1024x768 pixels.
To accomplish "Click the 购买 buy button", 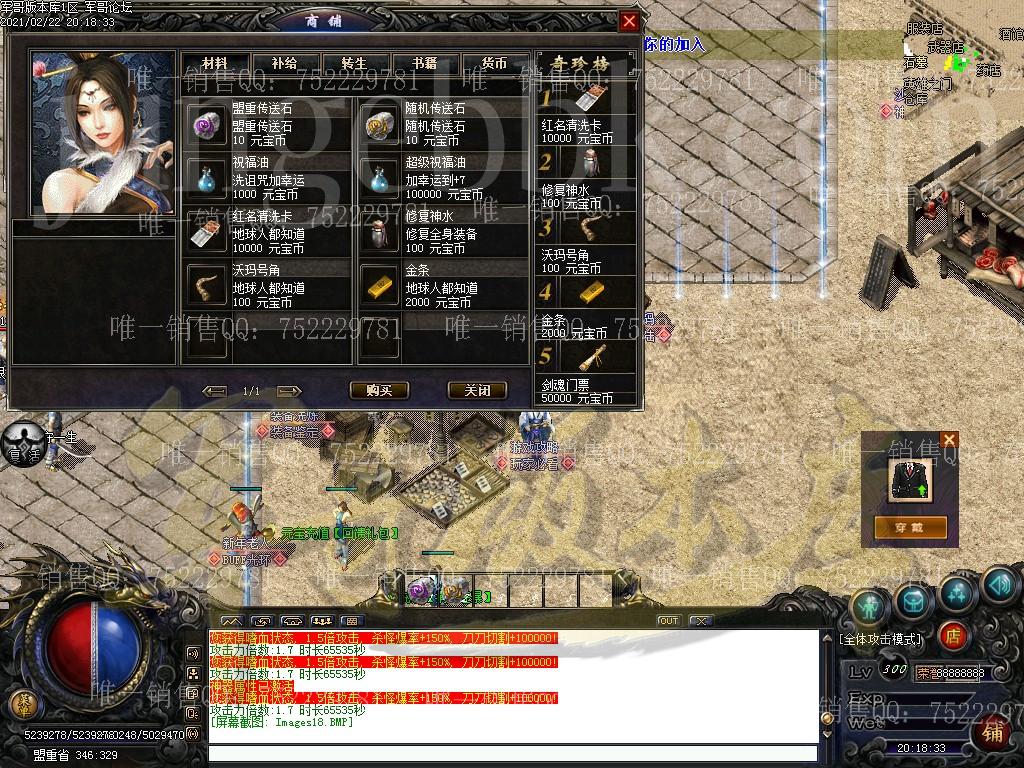I will pos(379,390).
